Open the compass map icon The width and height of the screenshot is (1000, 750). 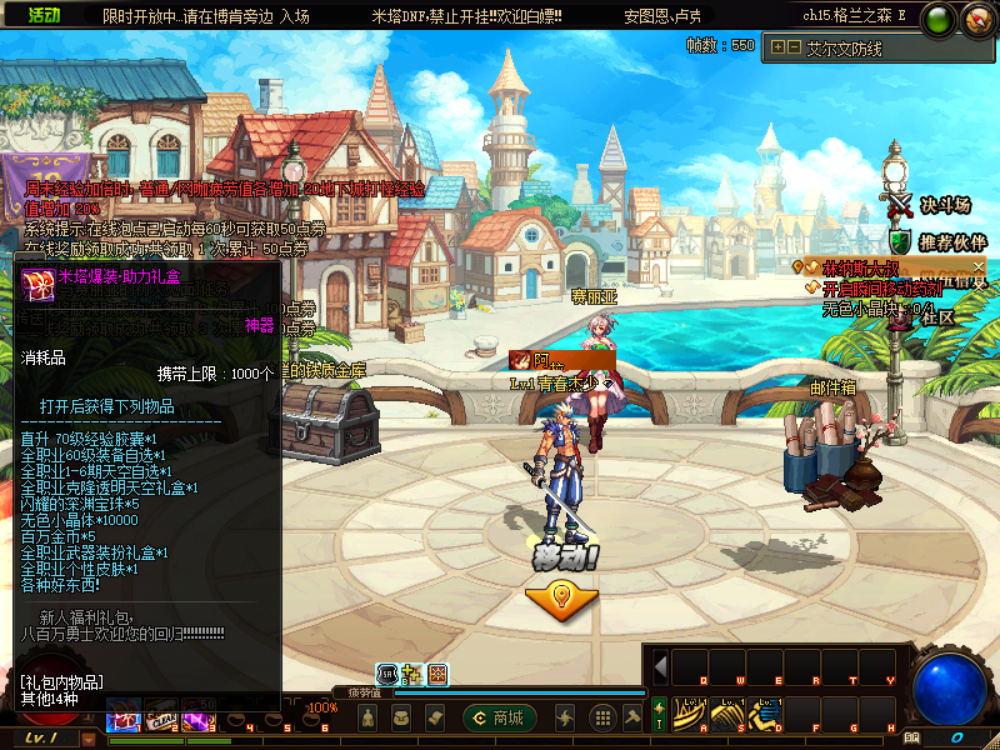[978, 20]
